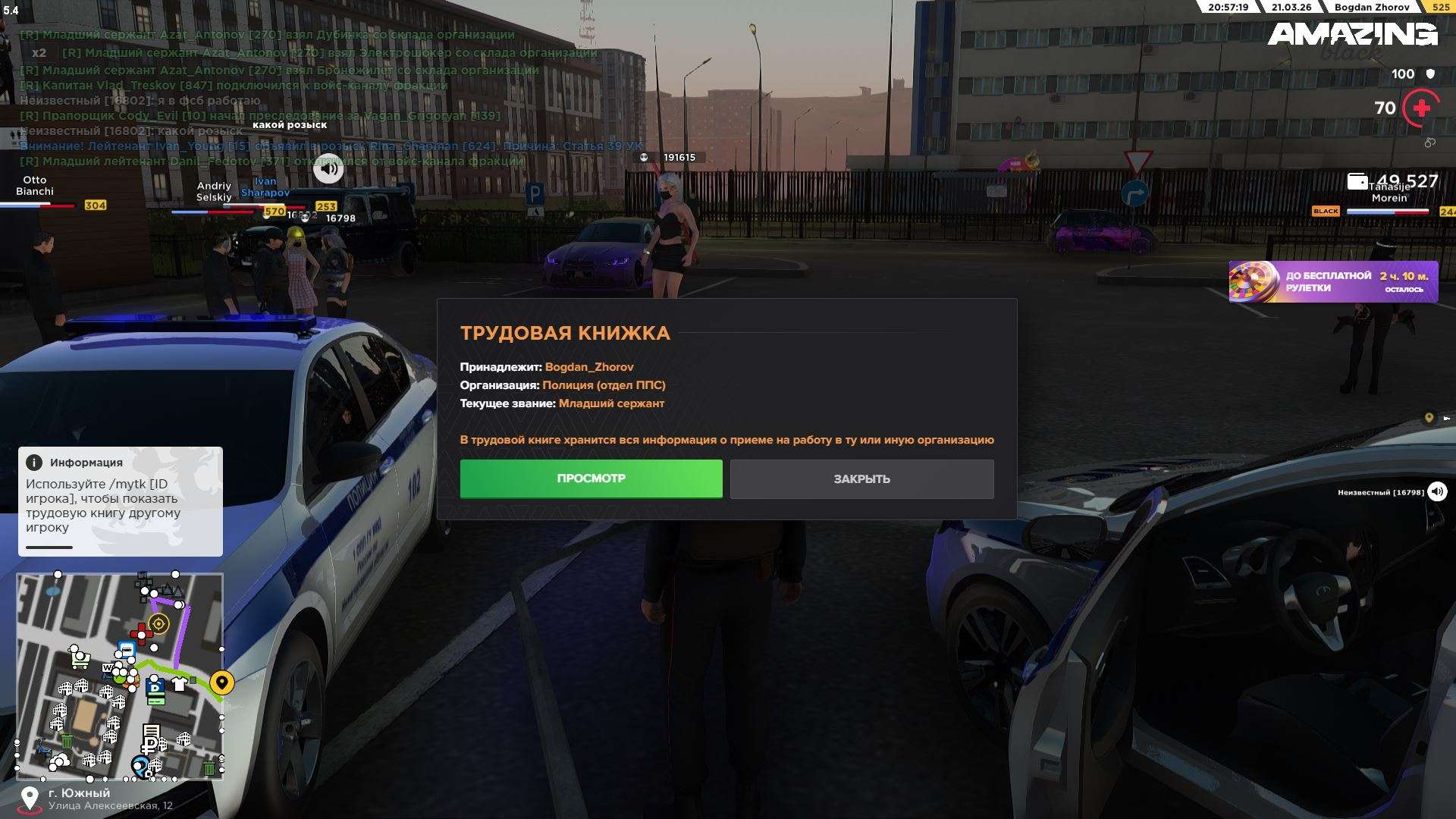This screenshot has height=819, width=1456.
Task: Click the location pin by г. Южный
Action: tap(30, 798)
